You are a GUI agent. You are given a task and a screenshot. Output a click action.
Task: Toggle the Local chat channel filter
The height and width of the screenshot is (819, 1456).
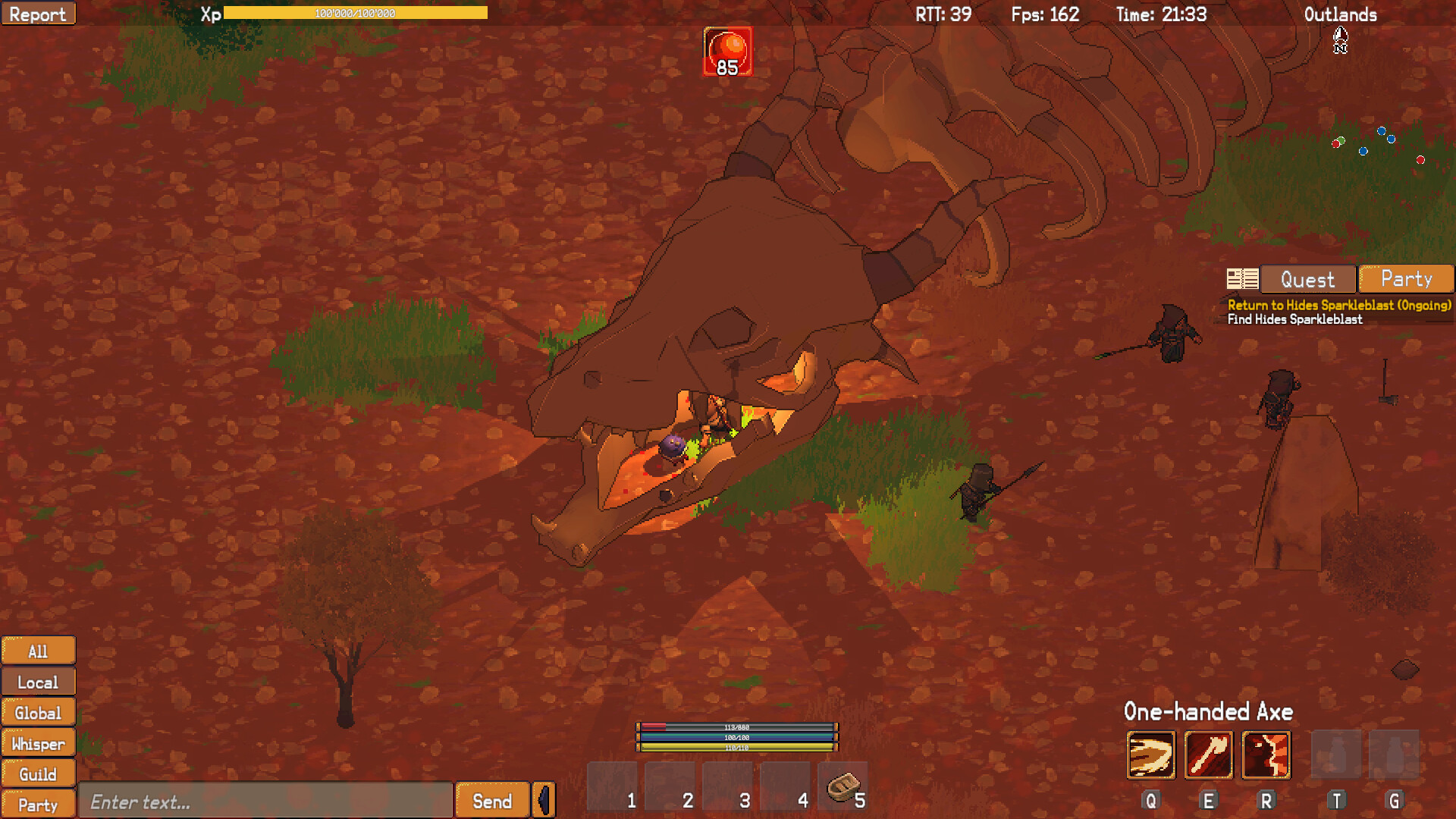click(38, 681)
